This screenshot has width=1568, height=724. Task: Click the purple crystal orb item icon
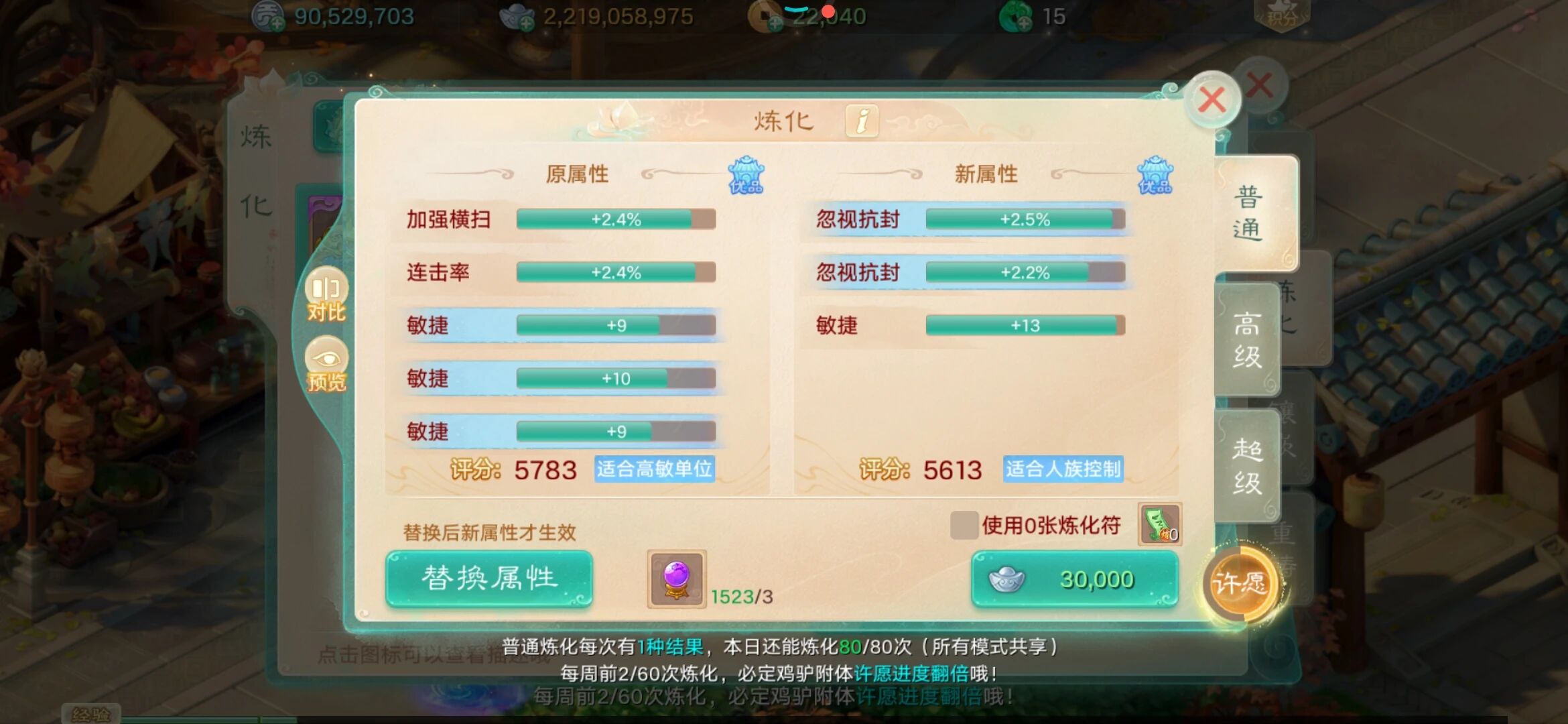pos(676,577)
